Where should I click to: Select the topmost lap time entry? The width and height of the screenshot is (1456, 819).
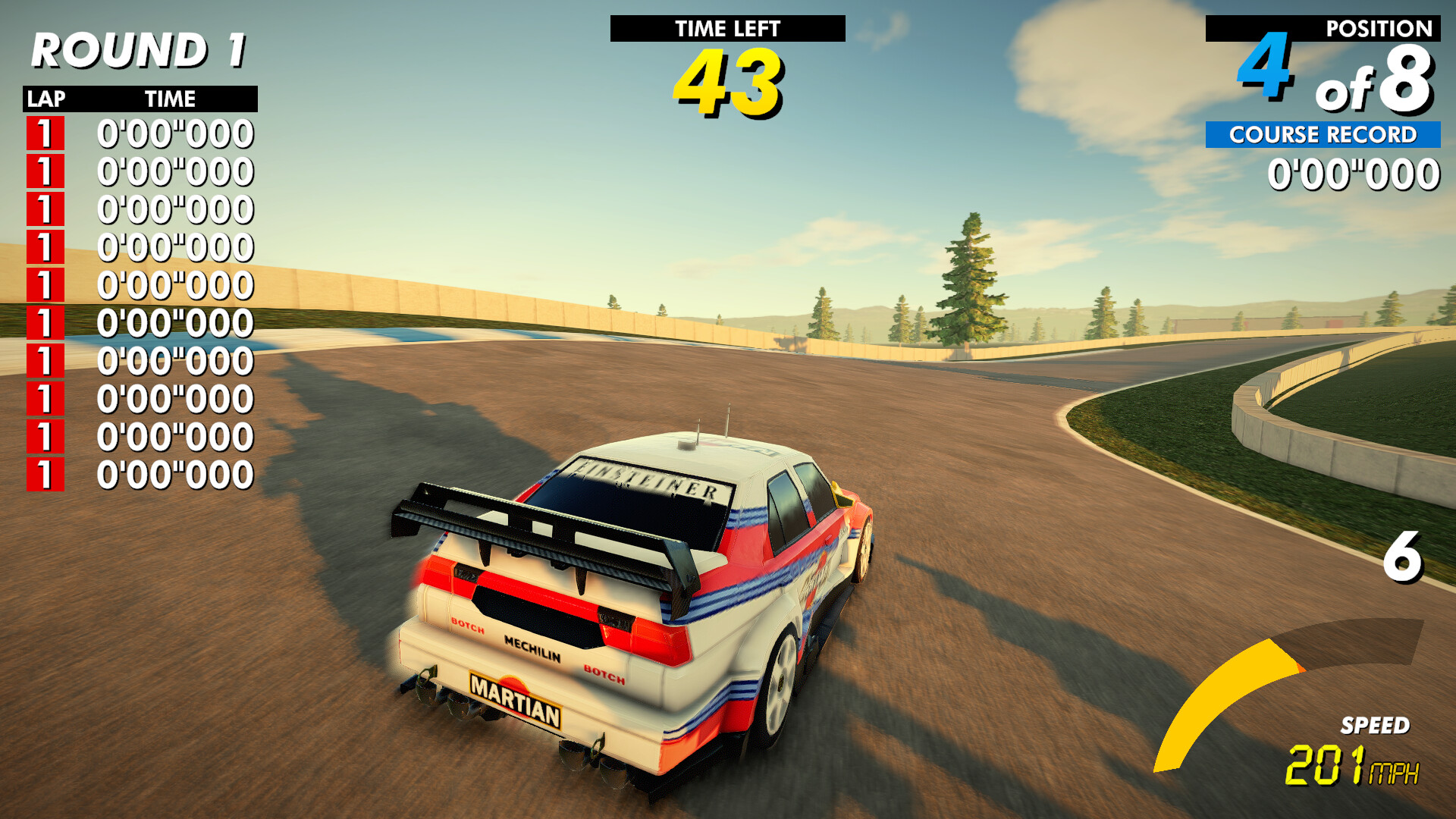pos(176,135)
